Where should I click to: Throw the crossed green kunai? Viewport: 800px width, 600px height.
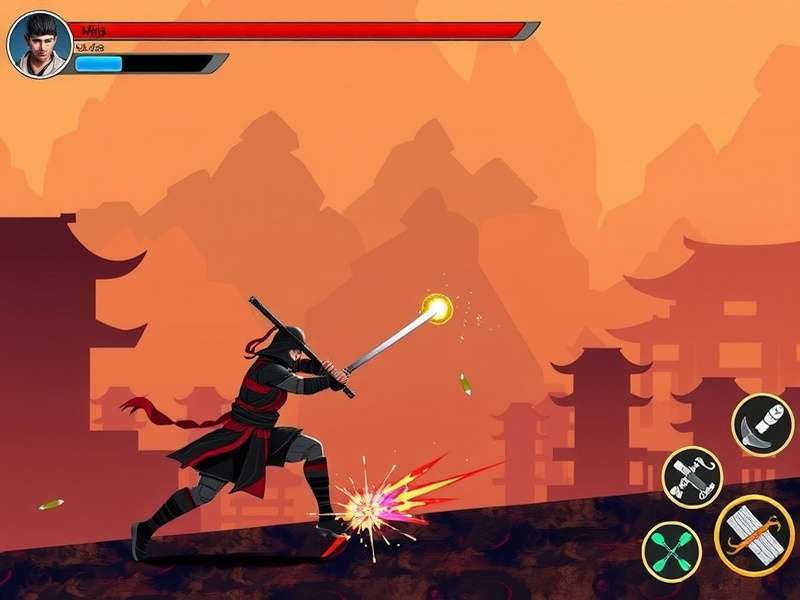tap(671, 549)
